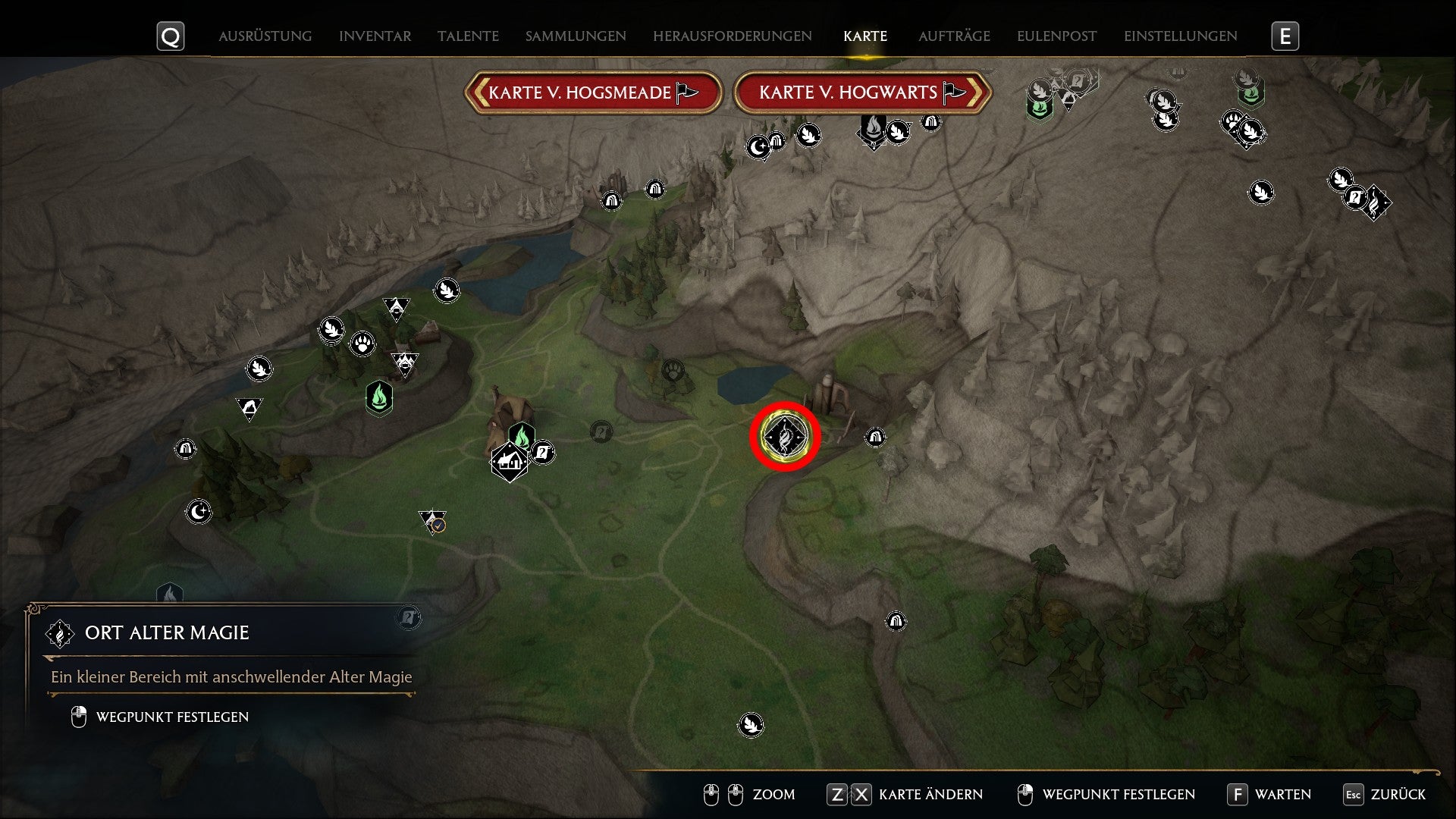Click Wegpunkt festlegen in the info panel

(x=171, y=717)
